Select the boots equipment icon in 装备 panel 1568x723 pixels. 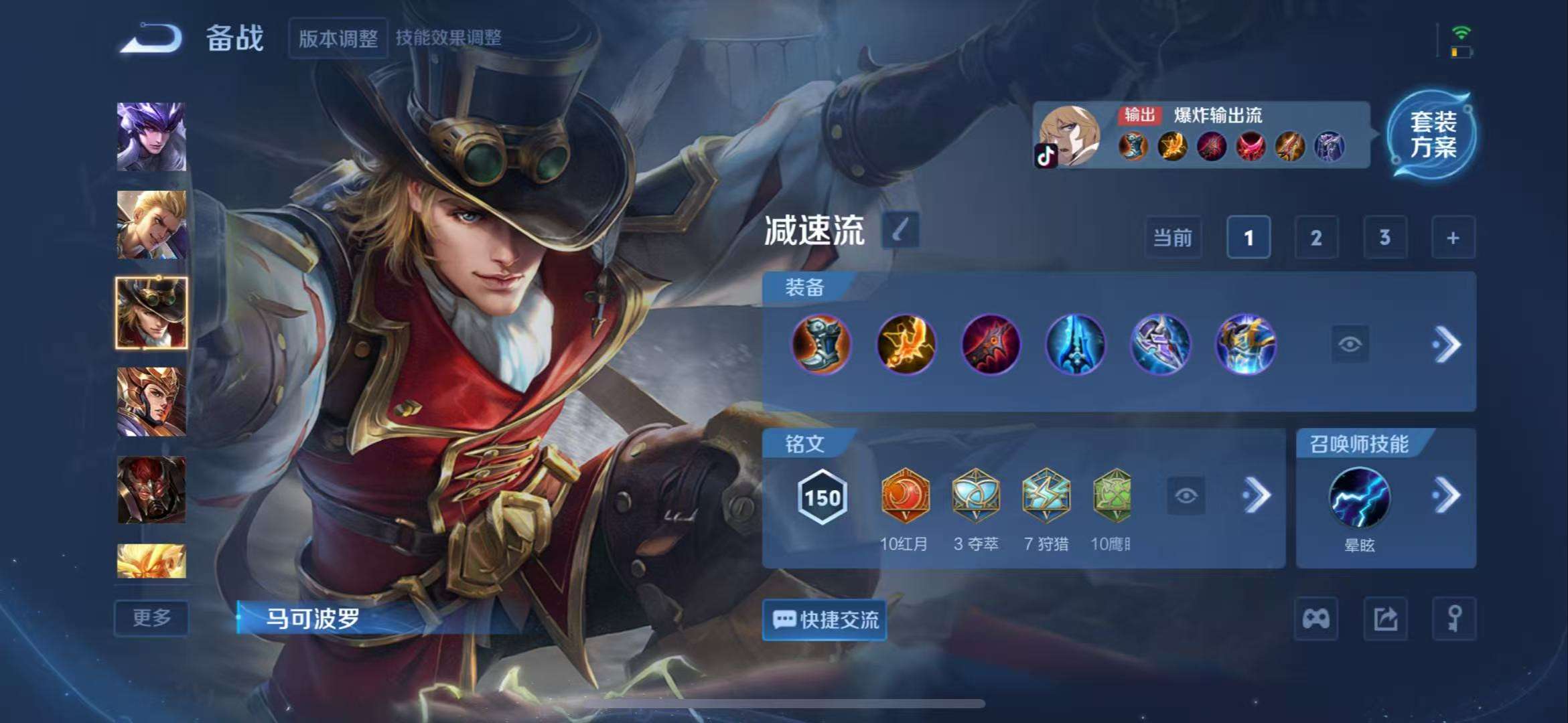tap(823, 345)
